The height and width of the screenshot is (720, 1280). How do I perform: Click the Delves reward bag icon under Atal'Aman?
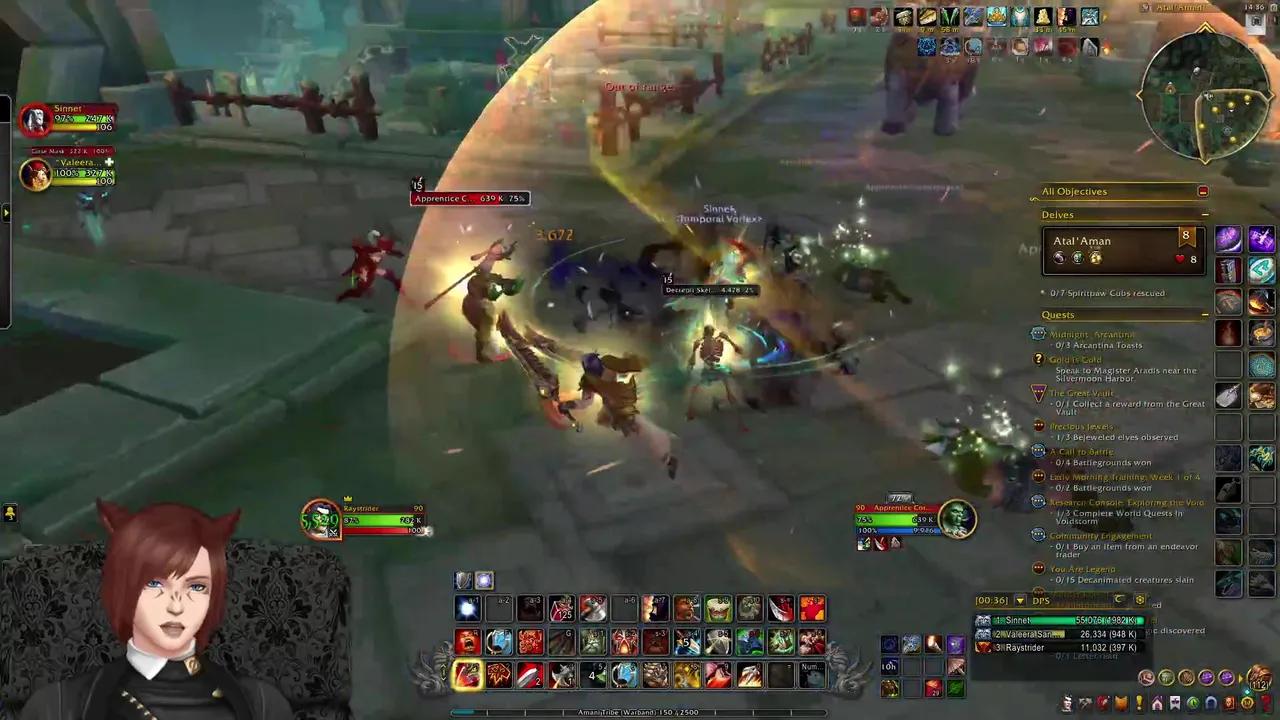click(1097, 258)
